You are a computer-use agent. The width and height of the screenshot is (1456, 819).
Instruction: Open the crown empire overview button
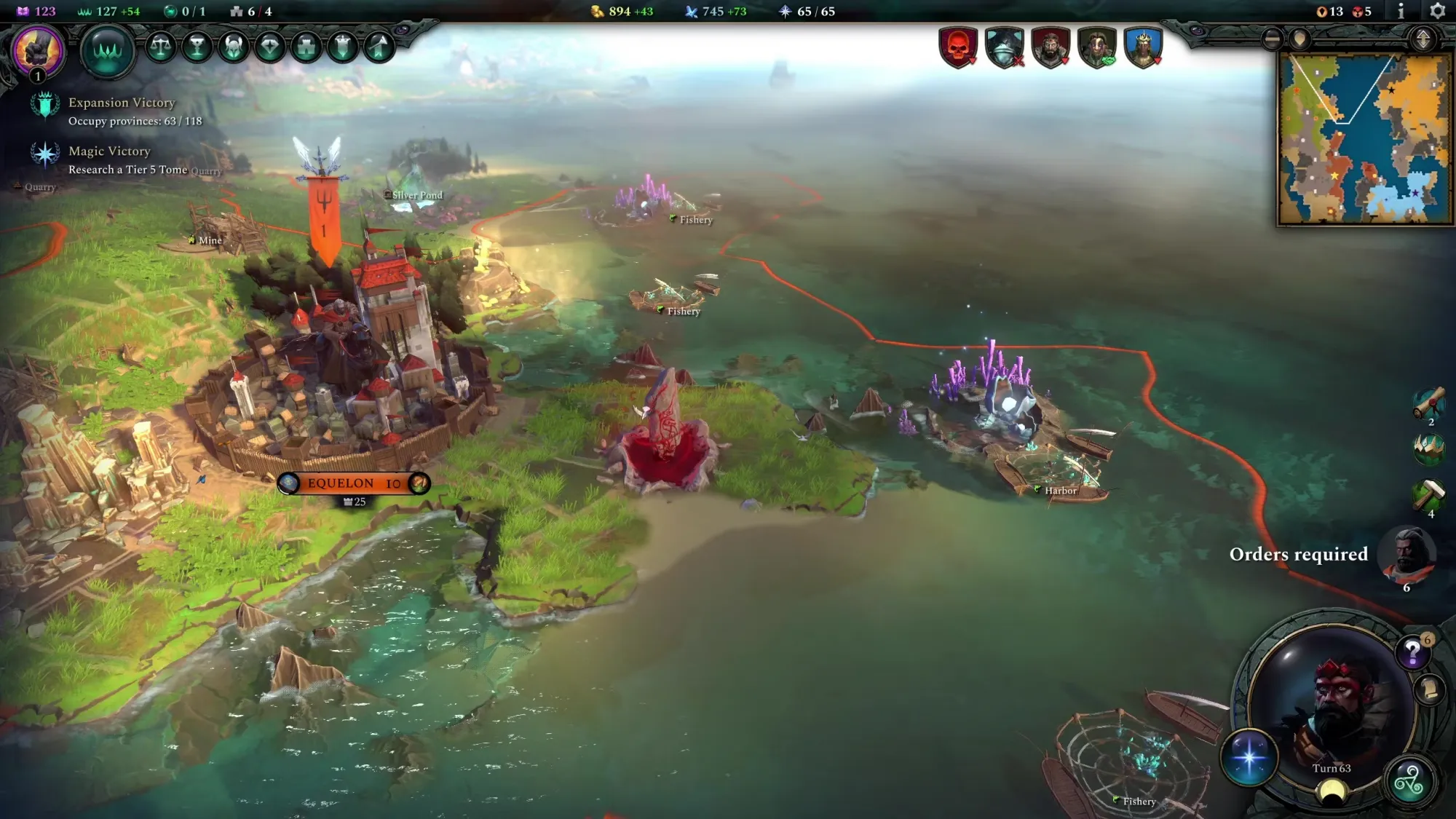(x=107, y=50)
